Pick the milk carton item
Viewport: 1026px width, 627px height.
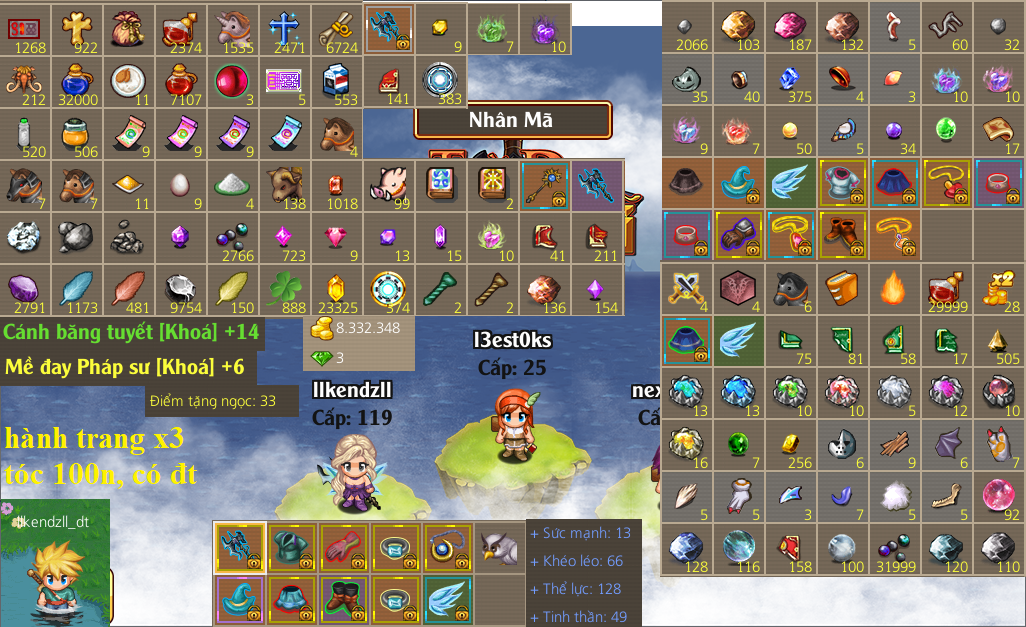pos(338,81)
